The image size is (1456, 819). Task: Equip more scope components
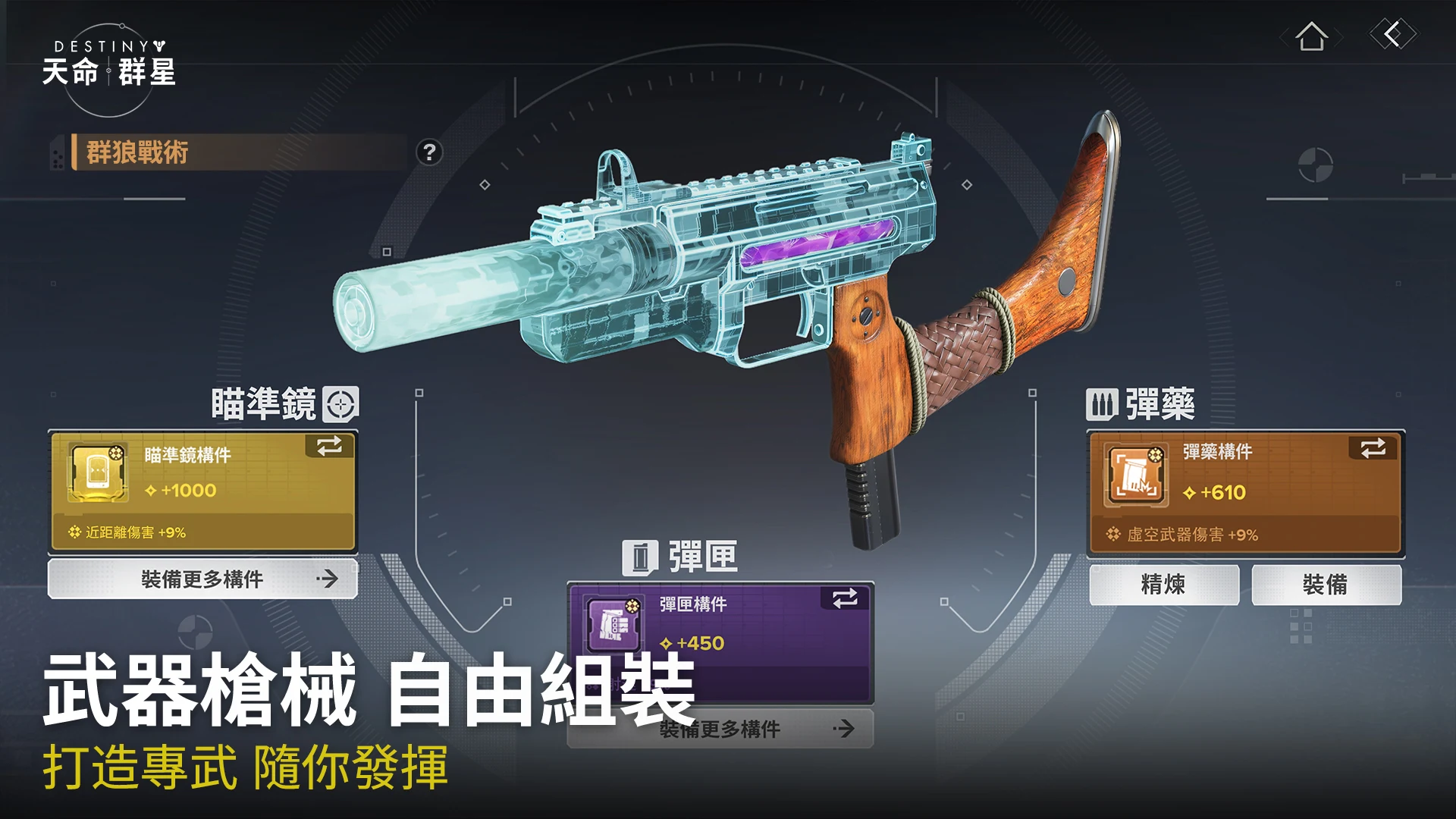[x=202, y=579]
